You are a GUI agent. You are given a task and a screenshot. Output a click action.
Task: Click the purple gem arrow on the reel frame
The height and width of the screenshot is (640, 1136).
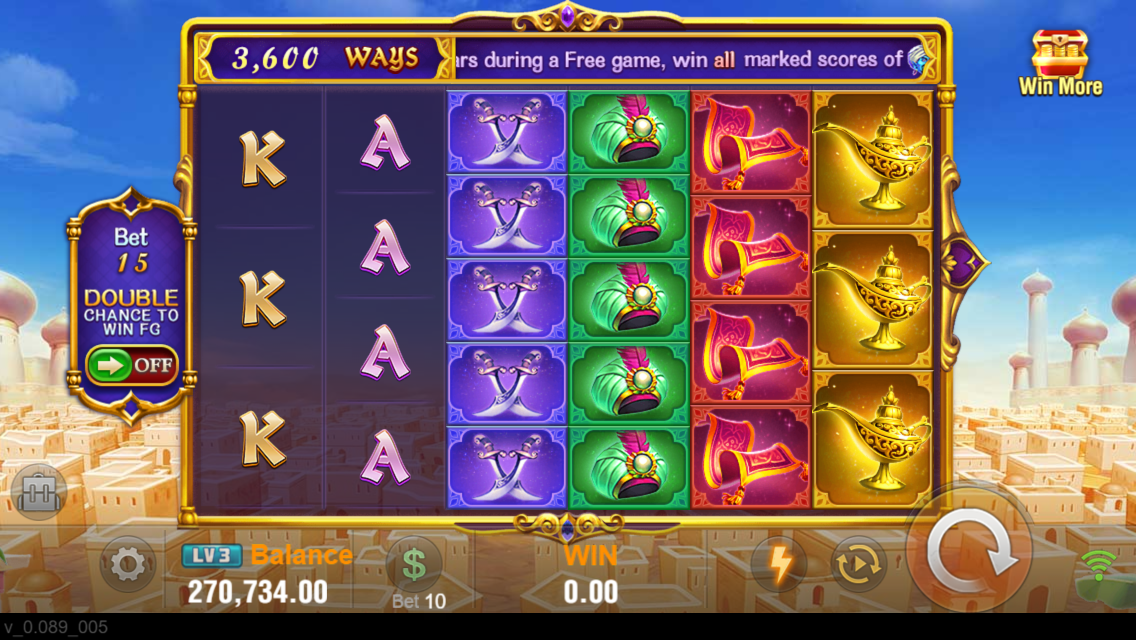(964, 263)
